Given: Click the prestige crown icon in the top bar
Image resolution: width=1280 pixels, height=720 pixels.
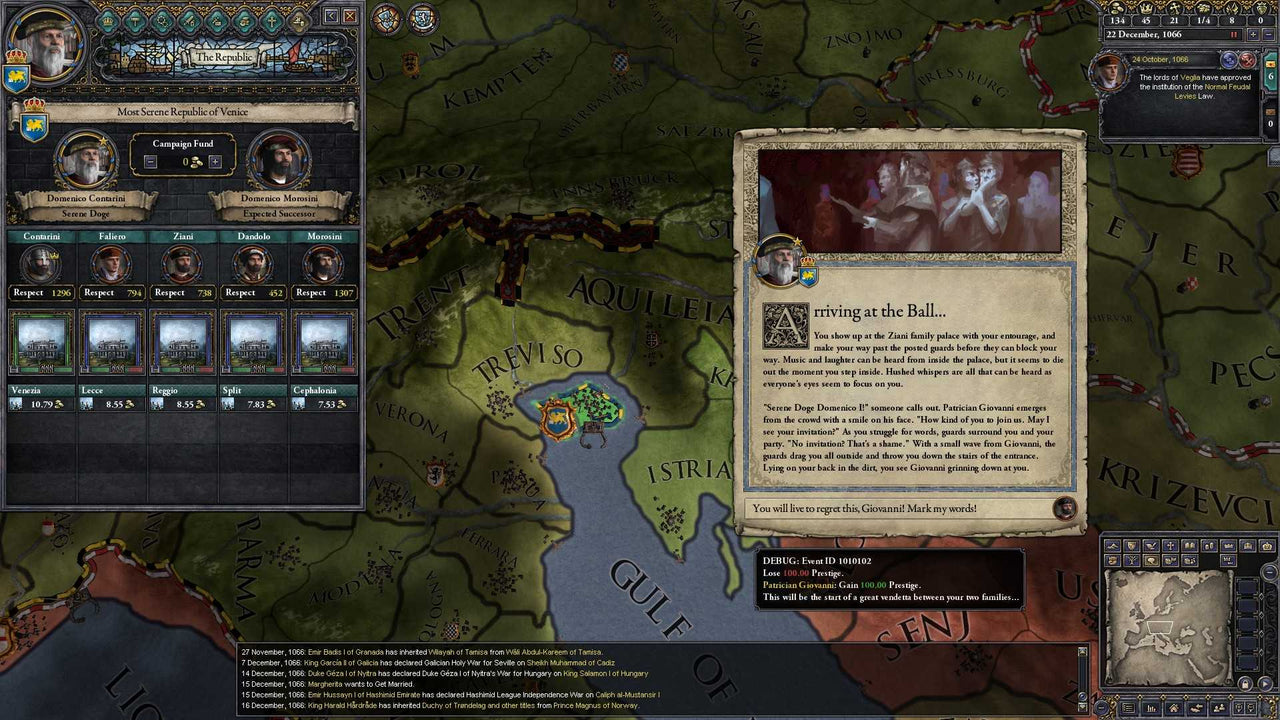Looking at the screenshot, I should tap(1148, 8).
